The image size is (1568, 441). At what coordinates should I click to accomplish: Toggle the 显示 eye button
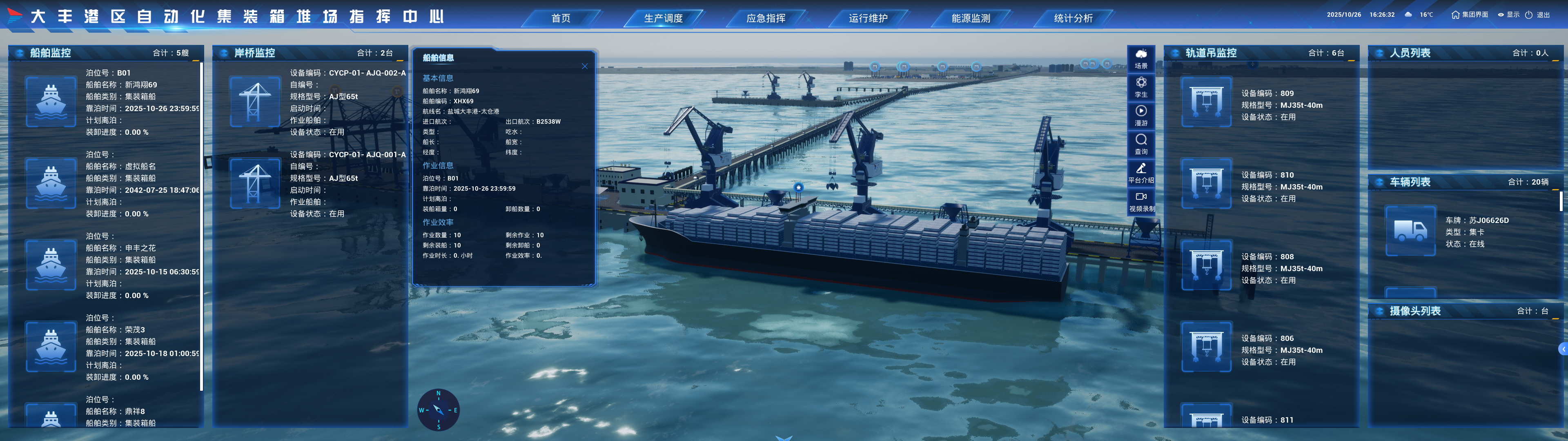click(1508, 15)
